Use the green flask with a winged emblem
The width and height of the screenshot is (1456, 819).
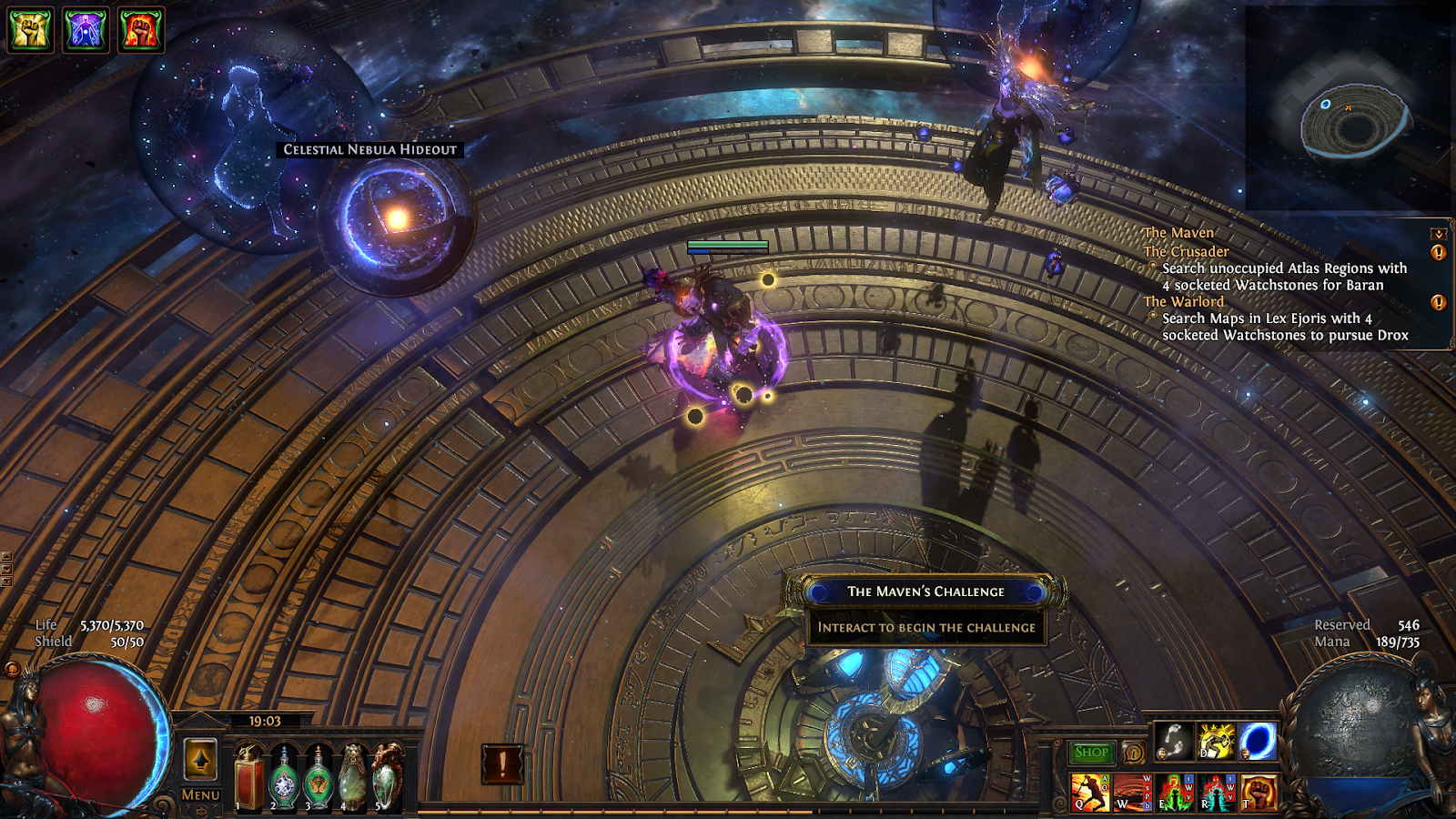point(318,776)
